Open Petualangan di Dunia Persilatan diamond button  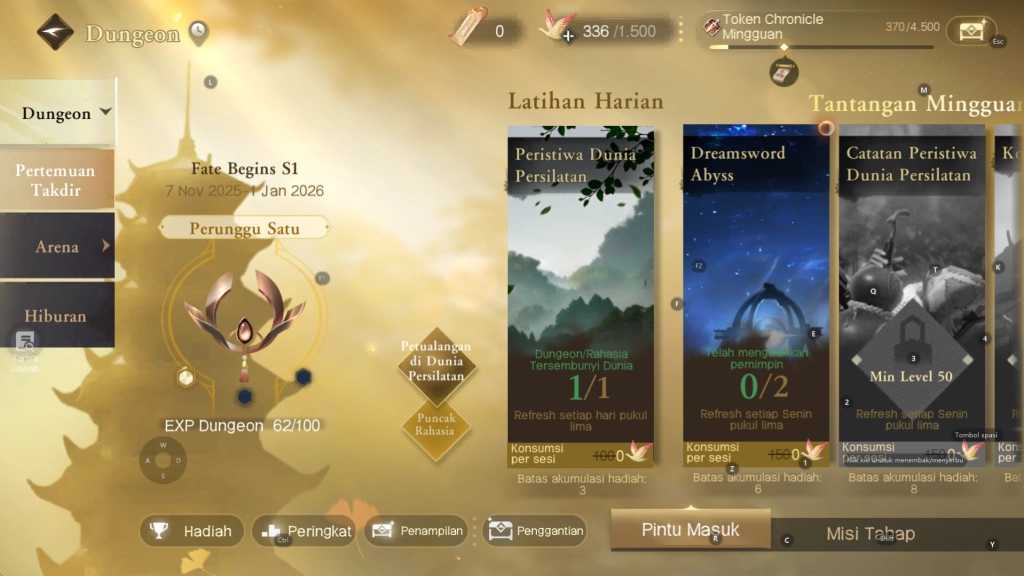tap(437, 360)
